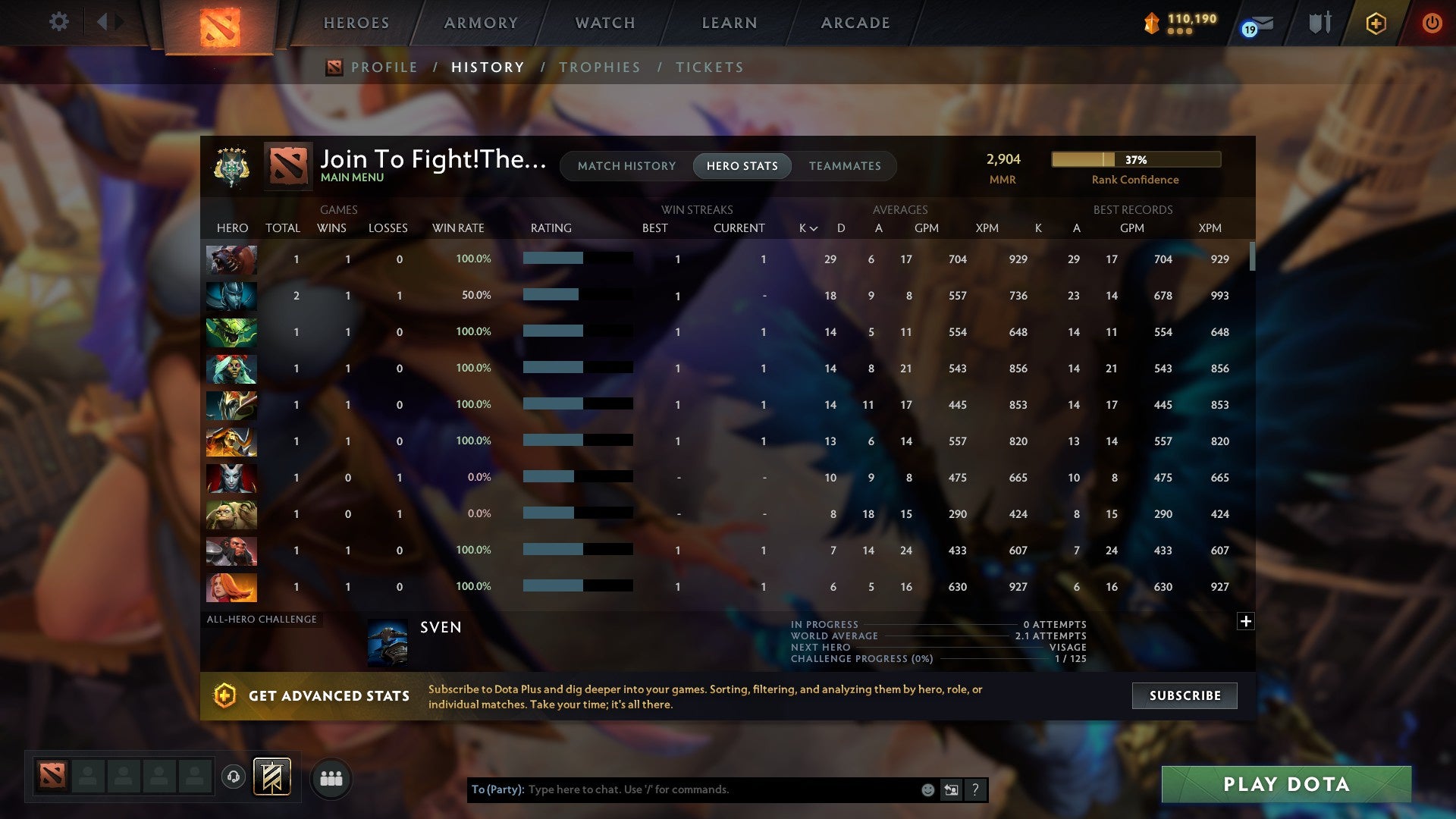This screenshot has width=1456, height=819.
Task: Expand All-Hero Challenge with plus button
Action: click(1246, 621)
